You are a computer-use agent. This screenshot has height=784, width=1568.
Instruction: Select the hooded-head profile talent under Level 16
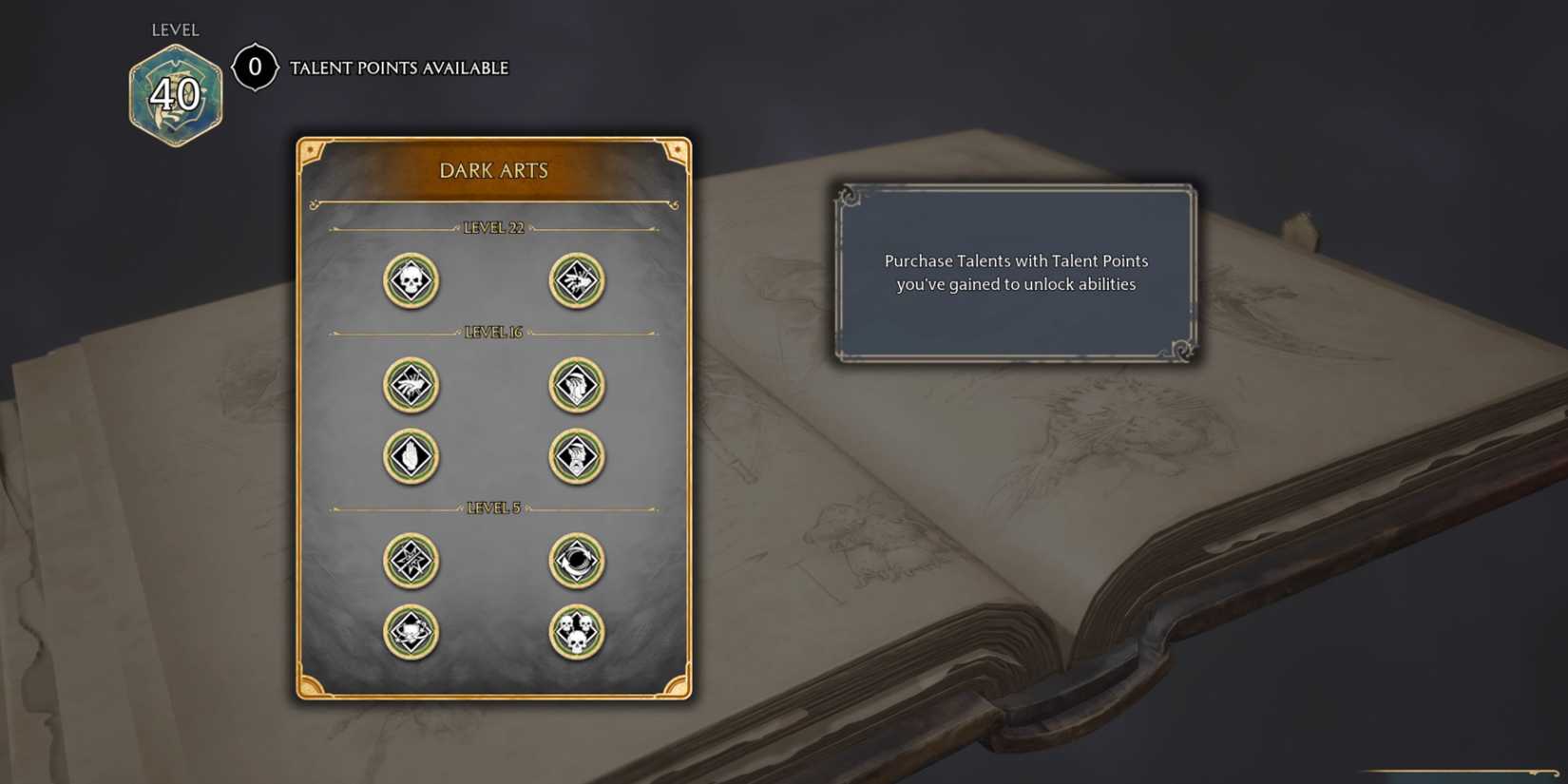click(x=574, y=385)
